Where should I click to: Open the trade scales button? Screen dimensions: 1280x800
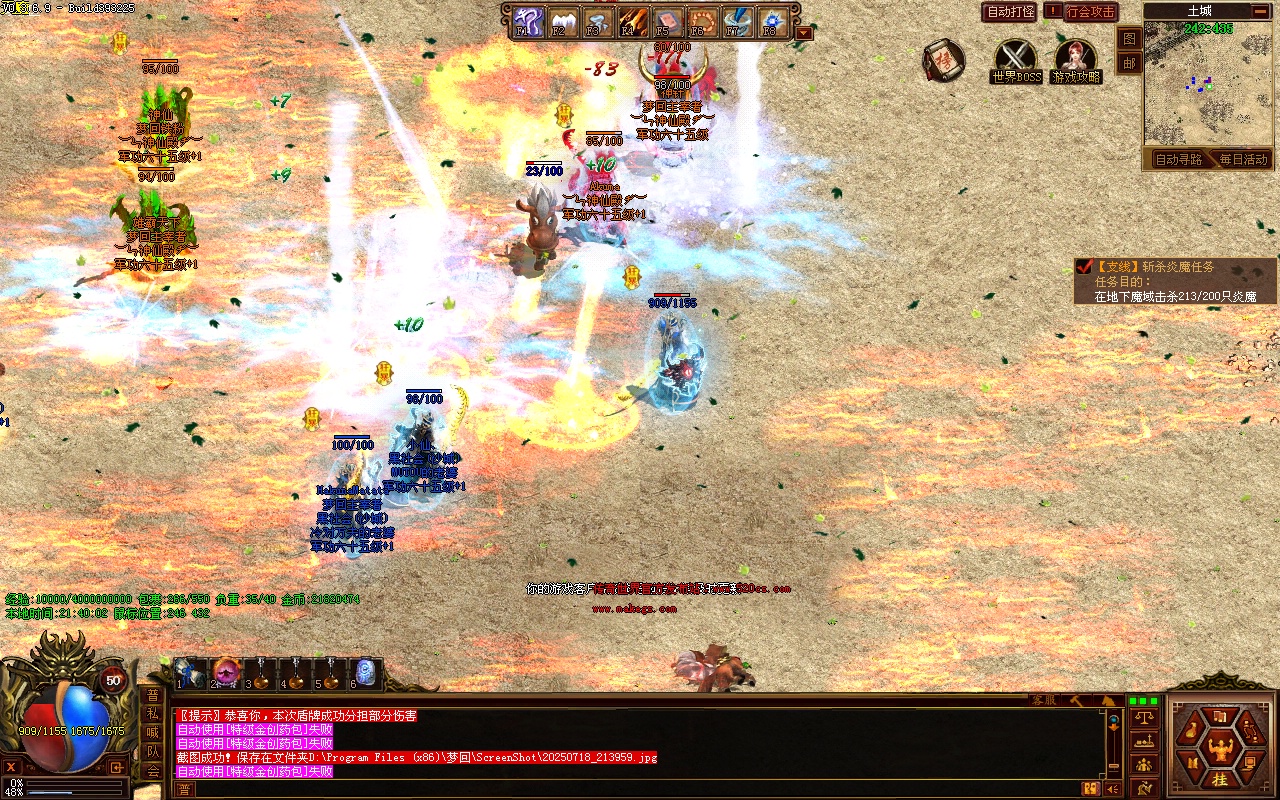(1144, 717)
